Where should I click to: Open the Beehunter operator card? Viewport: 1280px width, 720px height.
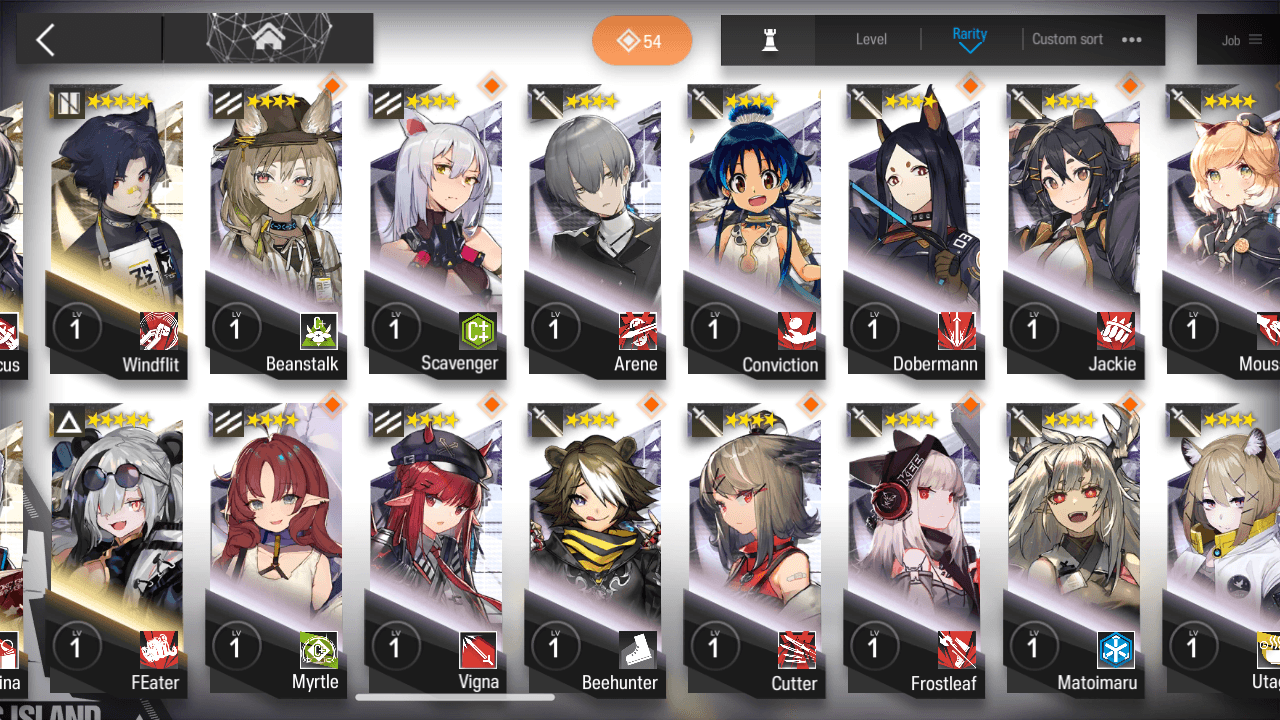tap(596, 548)
